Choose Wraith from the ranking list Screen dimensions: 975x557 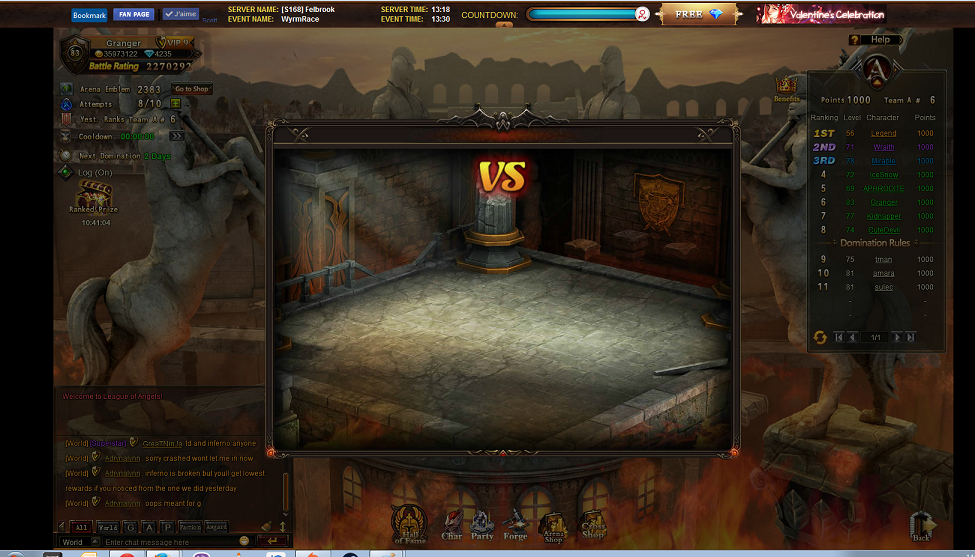(883, 147)
